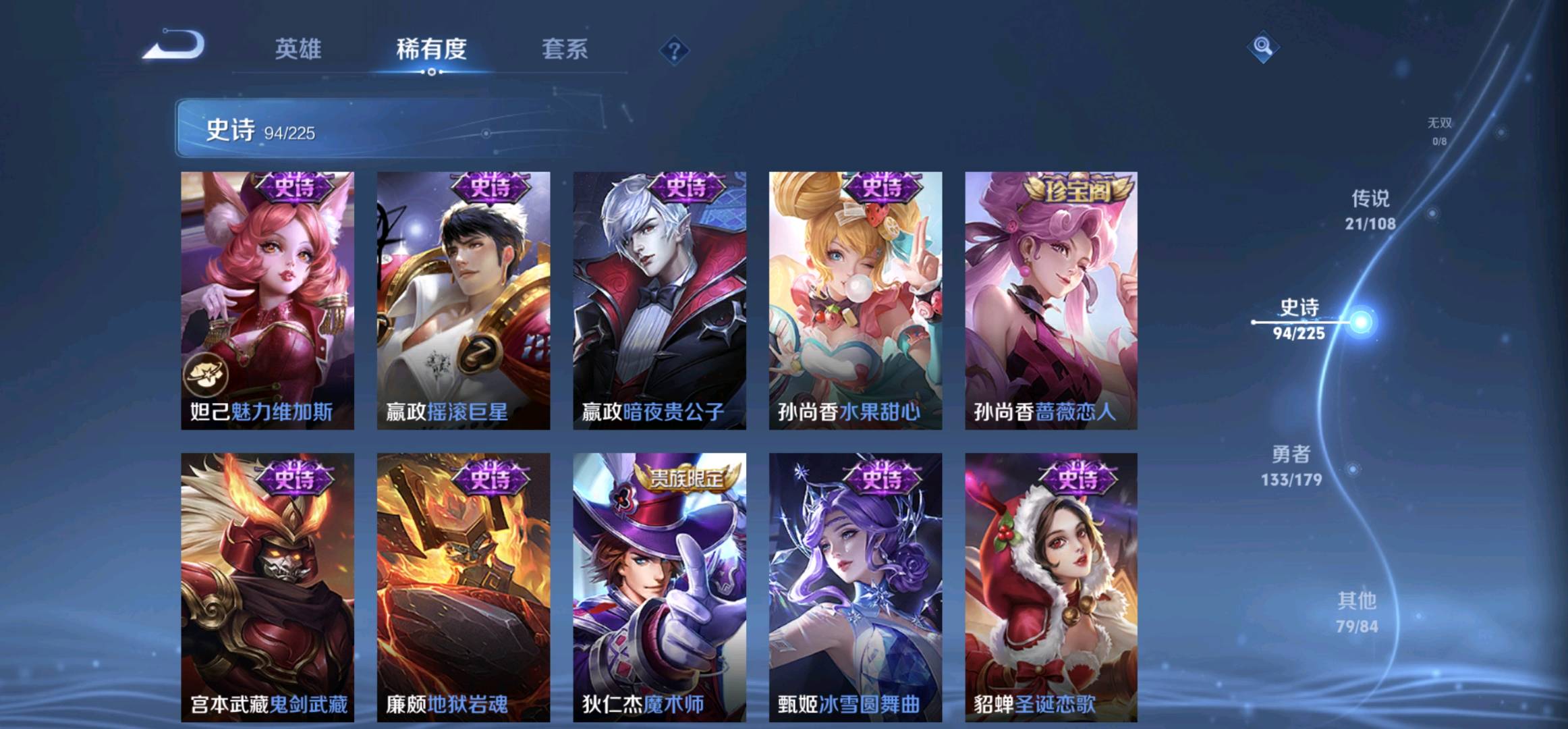Jump to the 无双 rarity section
This screenshot has width=1568, height=729.
[1439, 130]
